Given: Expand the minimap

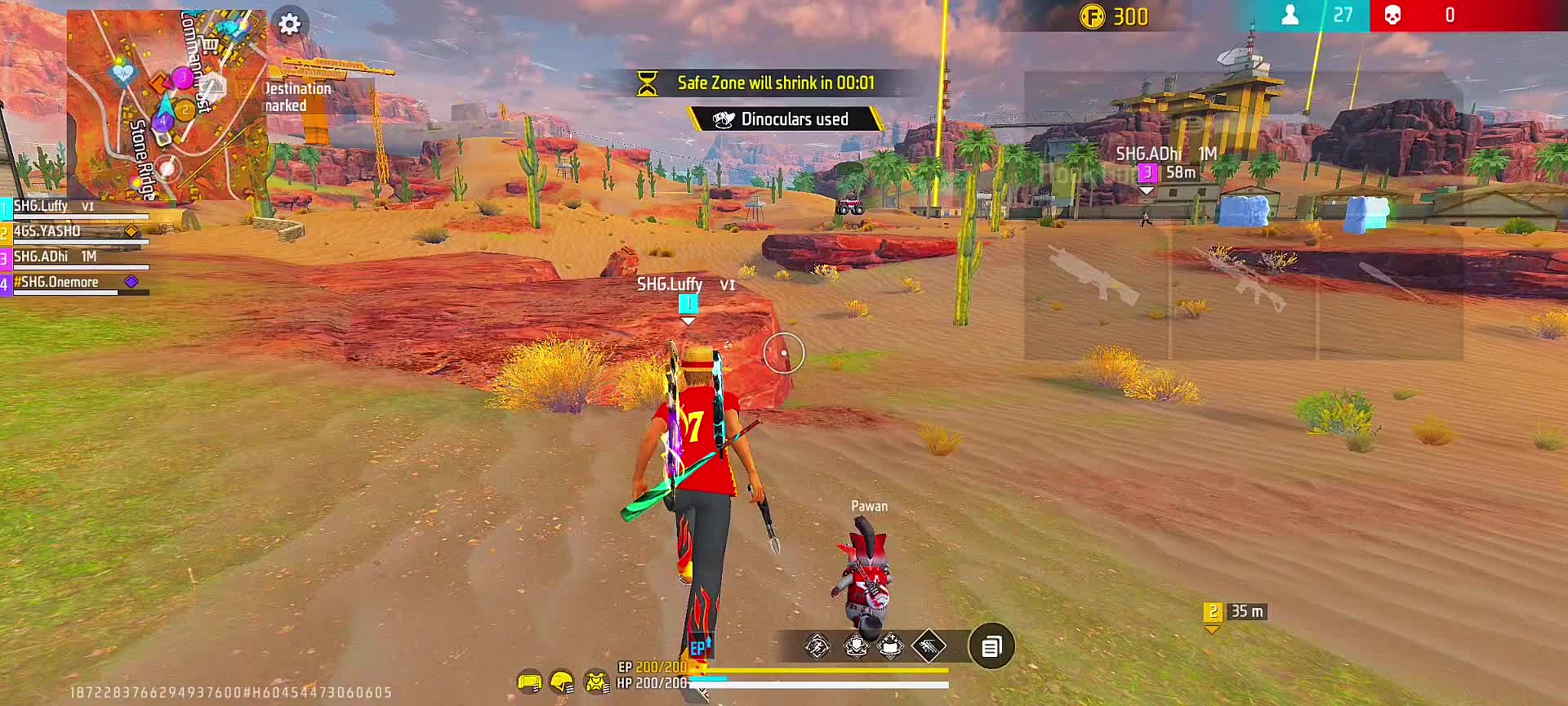Looking at the screenshot, I should pos(167,105).
